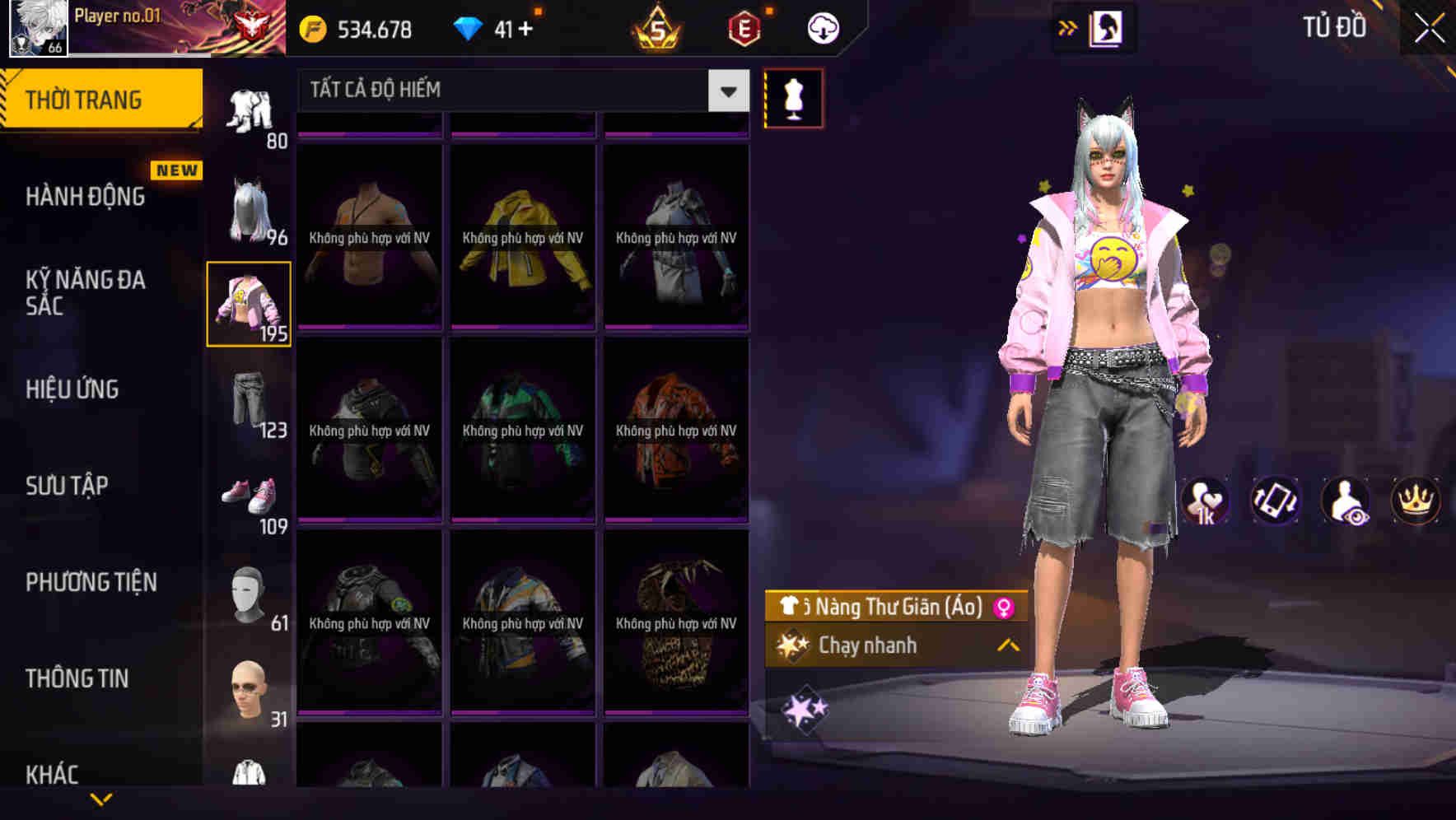
Task: Expand the chevron below KHÁC in the sidebar
Action: 101,798
